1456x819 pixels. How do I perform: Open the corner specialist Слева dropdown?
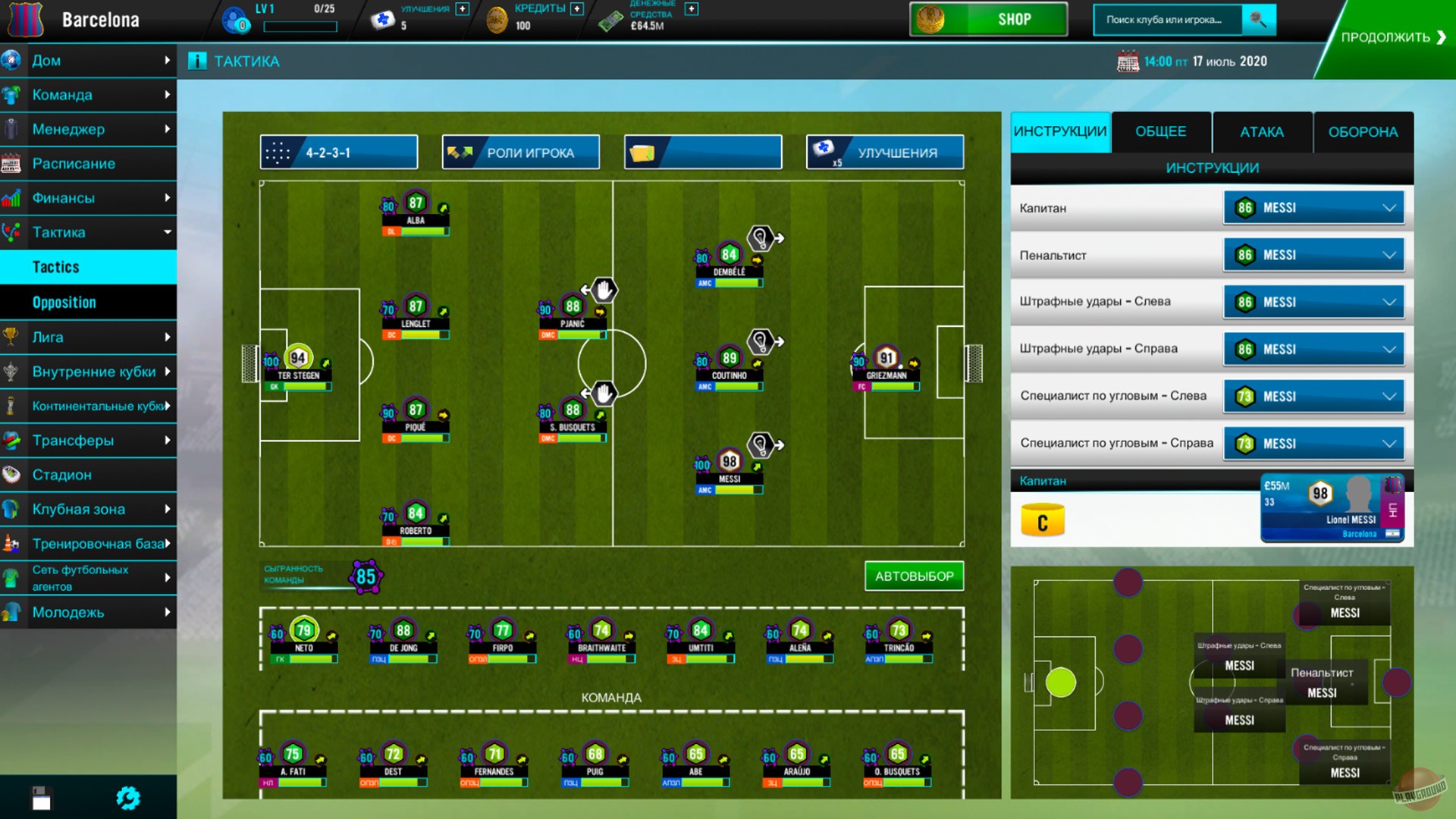point(1313,396)
